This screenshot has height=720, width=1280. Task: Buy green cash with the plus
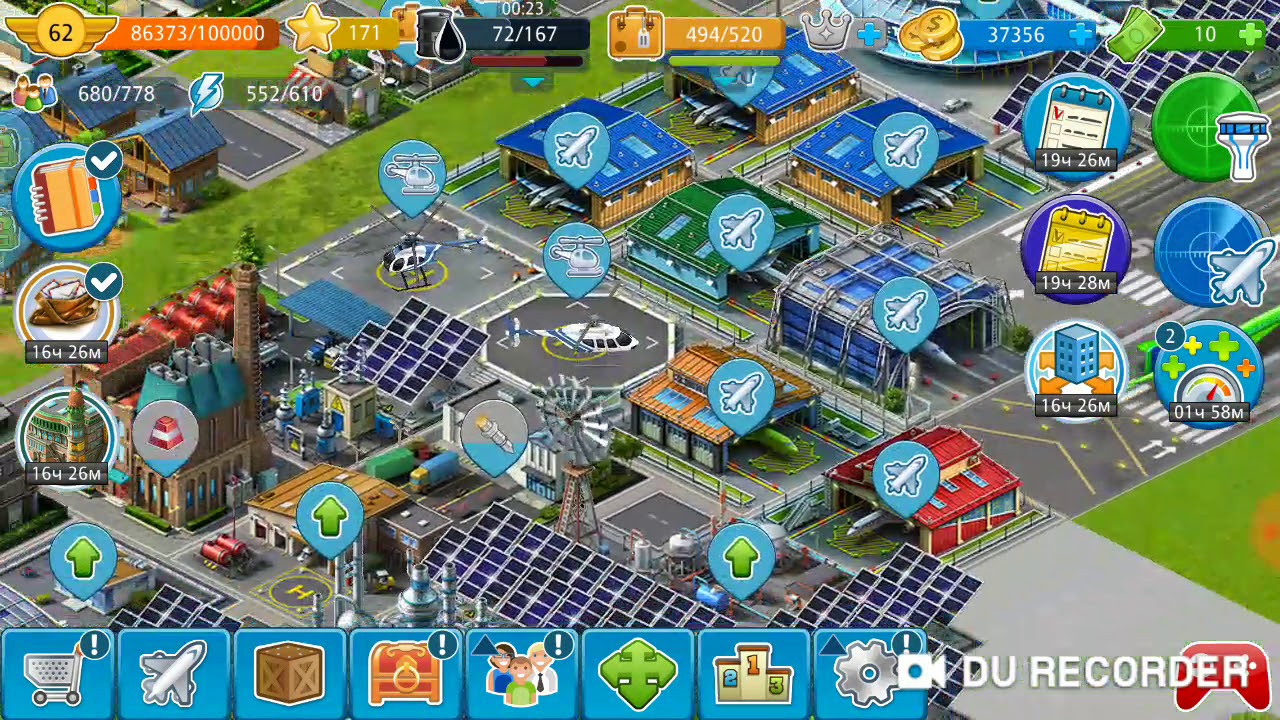pos(1250,34)
